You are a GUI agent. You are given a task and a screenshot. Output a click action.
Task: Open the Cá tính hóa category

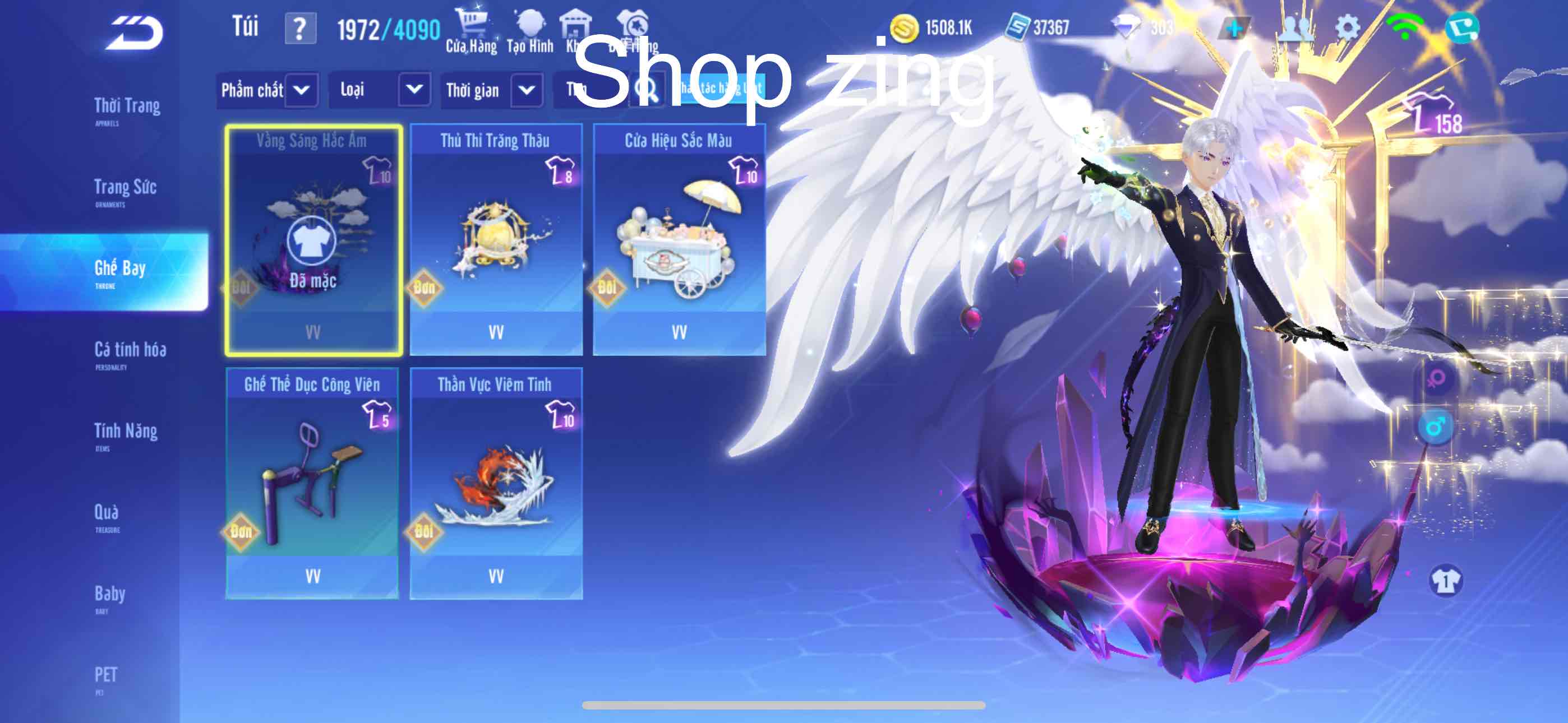pos(130,353)
